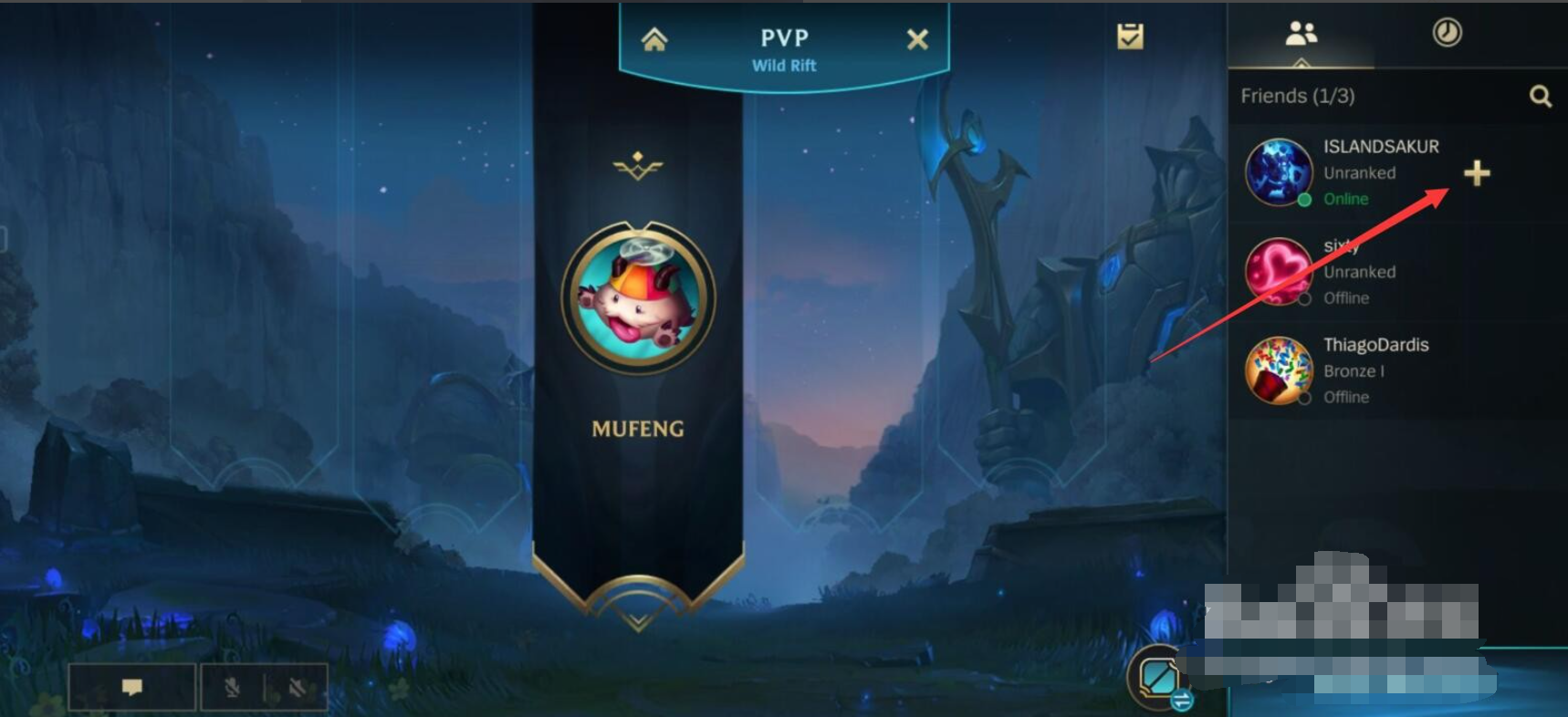Click the chat bubble icon

(x=131, y=686)
